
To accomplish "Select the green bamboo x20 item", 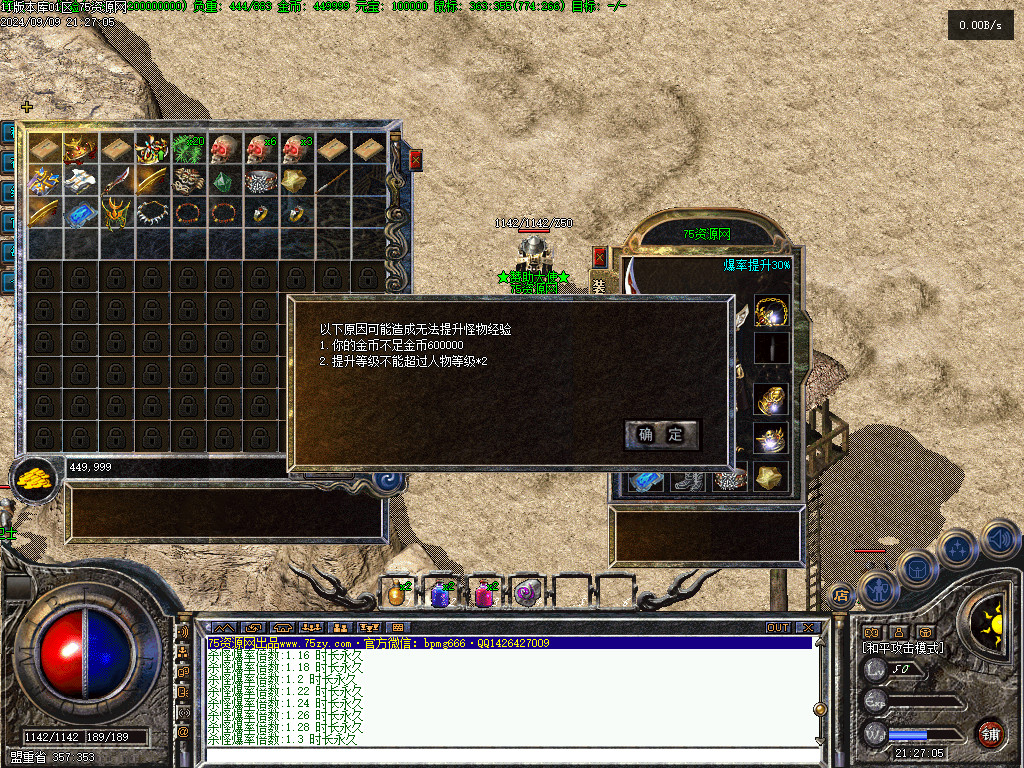I will pos(189,150).
